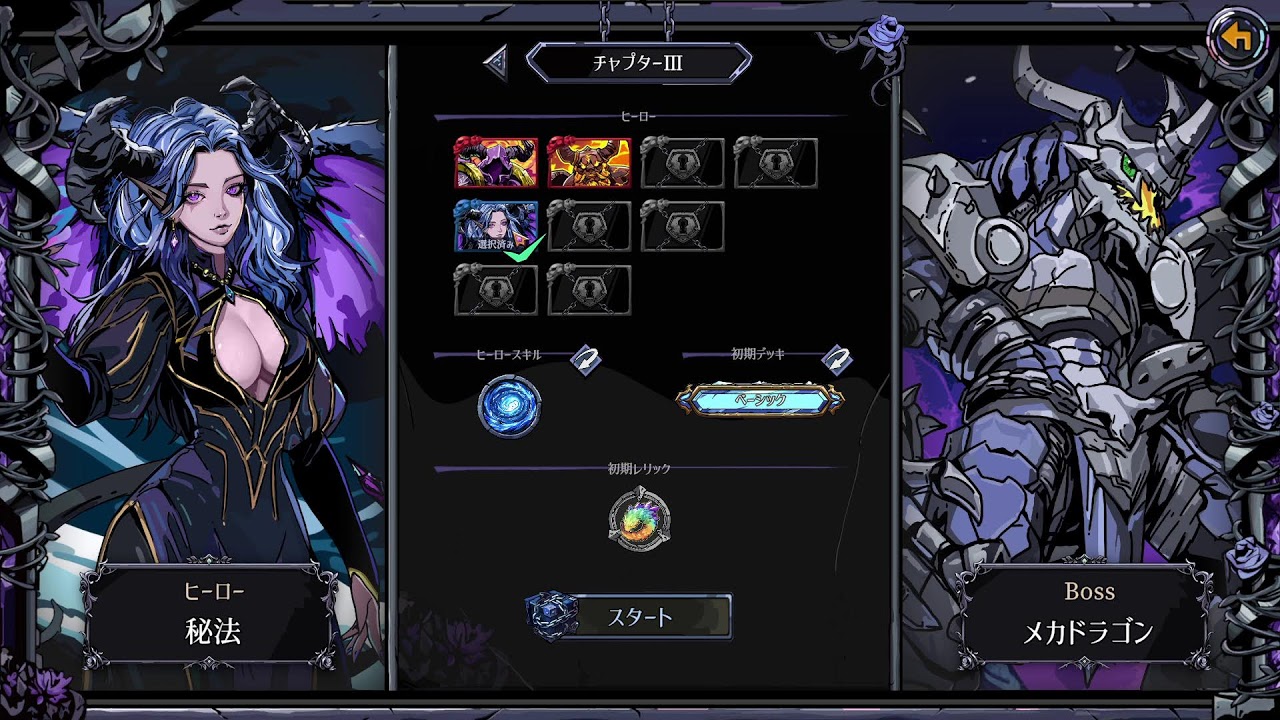Choose the orange fiery hero portrait
This screenshot has height=720, width=1280.
coord(589,163)
